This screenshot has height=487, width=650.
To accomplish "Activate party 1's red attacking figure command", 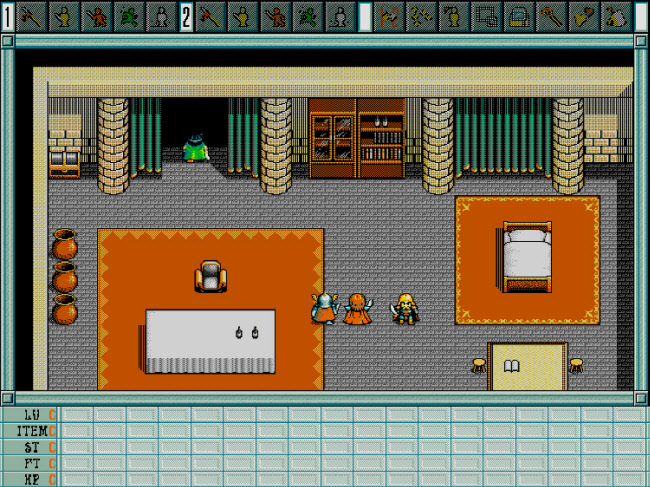I will [95, 16].
